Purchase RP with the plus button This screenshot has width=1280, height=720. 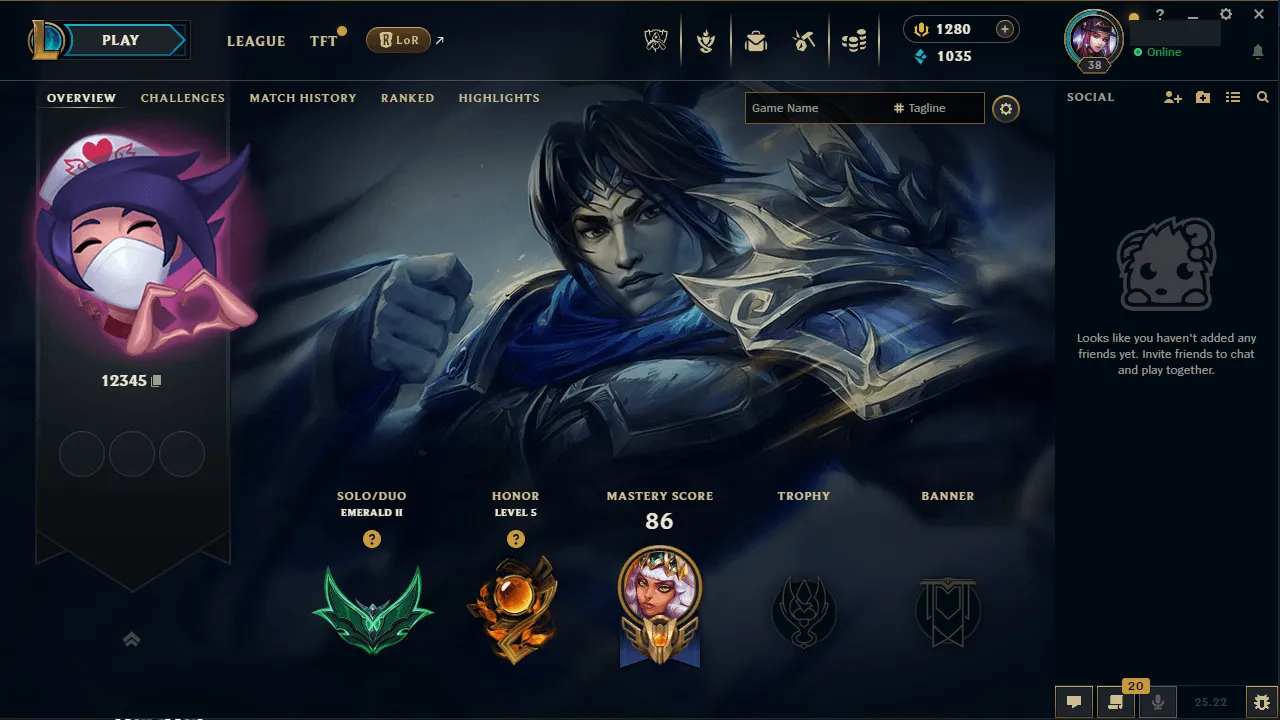1006,29
